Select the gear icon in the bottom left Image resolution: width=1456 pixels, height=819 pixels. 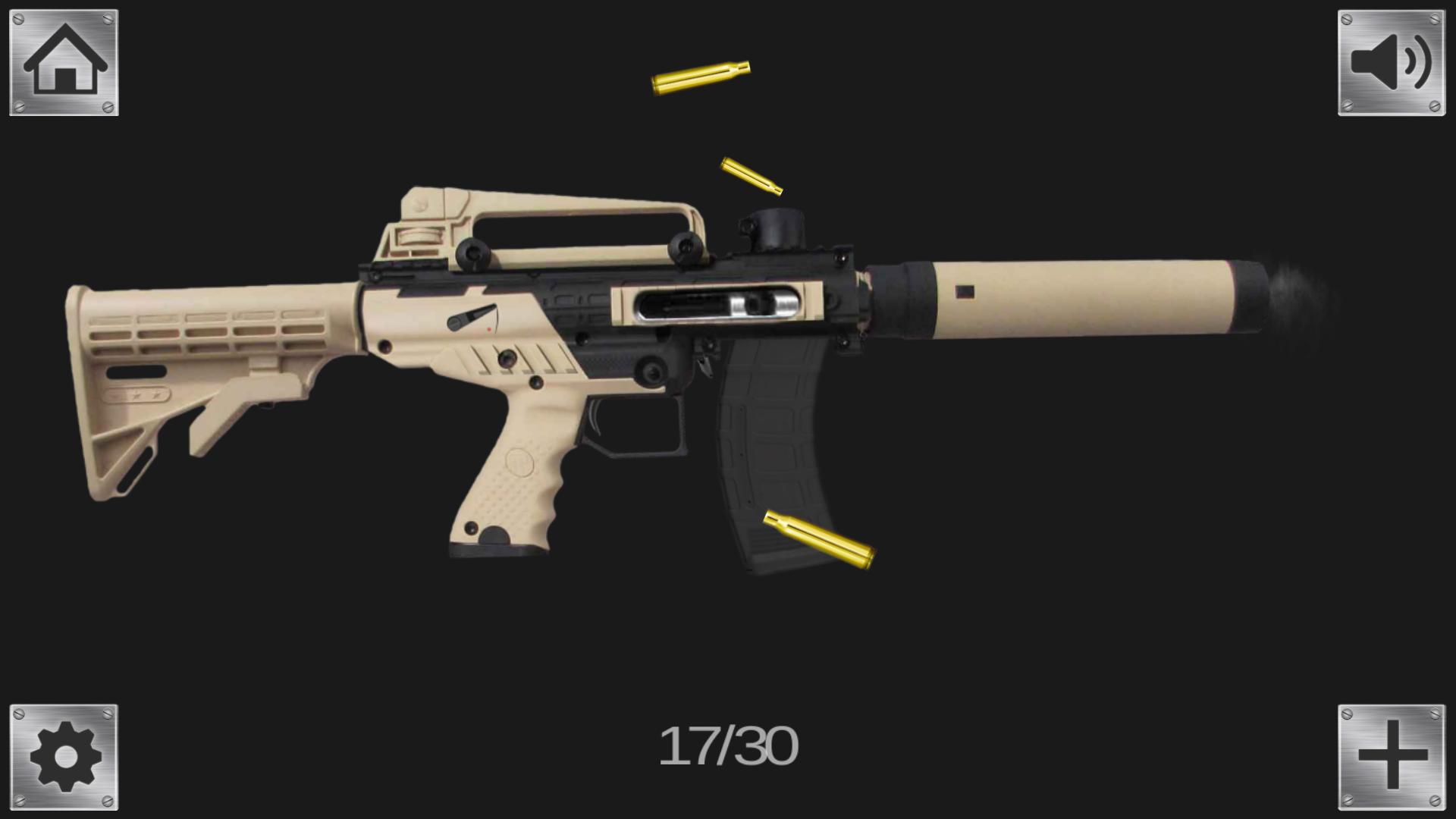click(64, 757)
